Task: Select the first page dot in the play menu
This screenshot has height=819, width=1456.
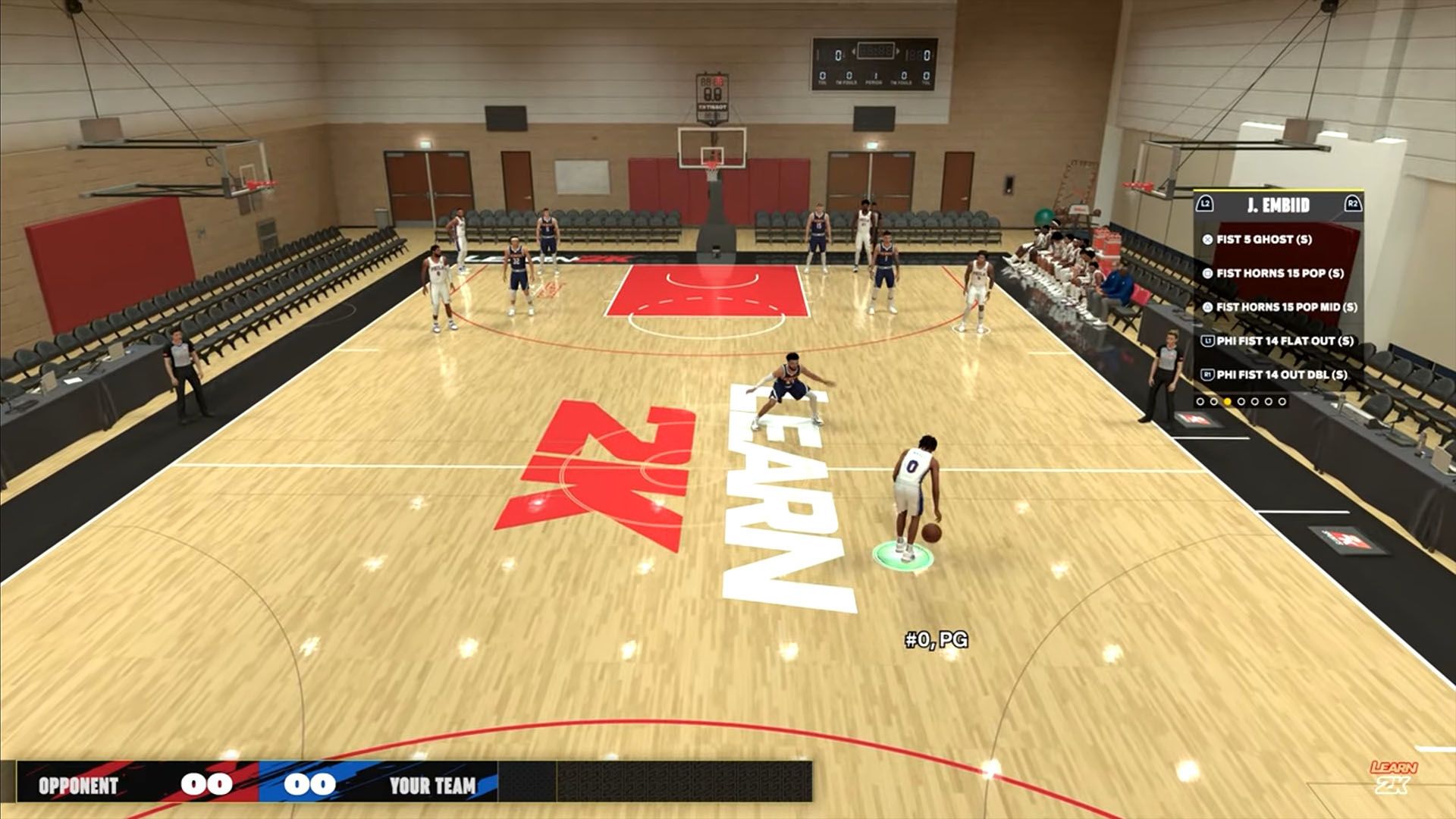Action: tap(1200, 401)
